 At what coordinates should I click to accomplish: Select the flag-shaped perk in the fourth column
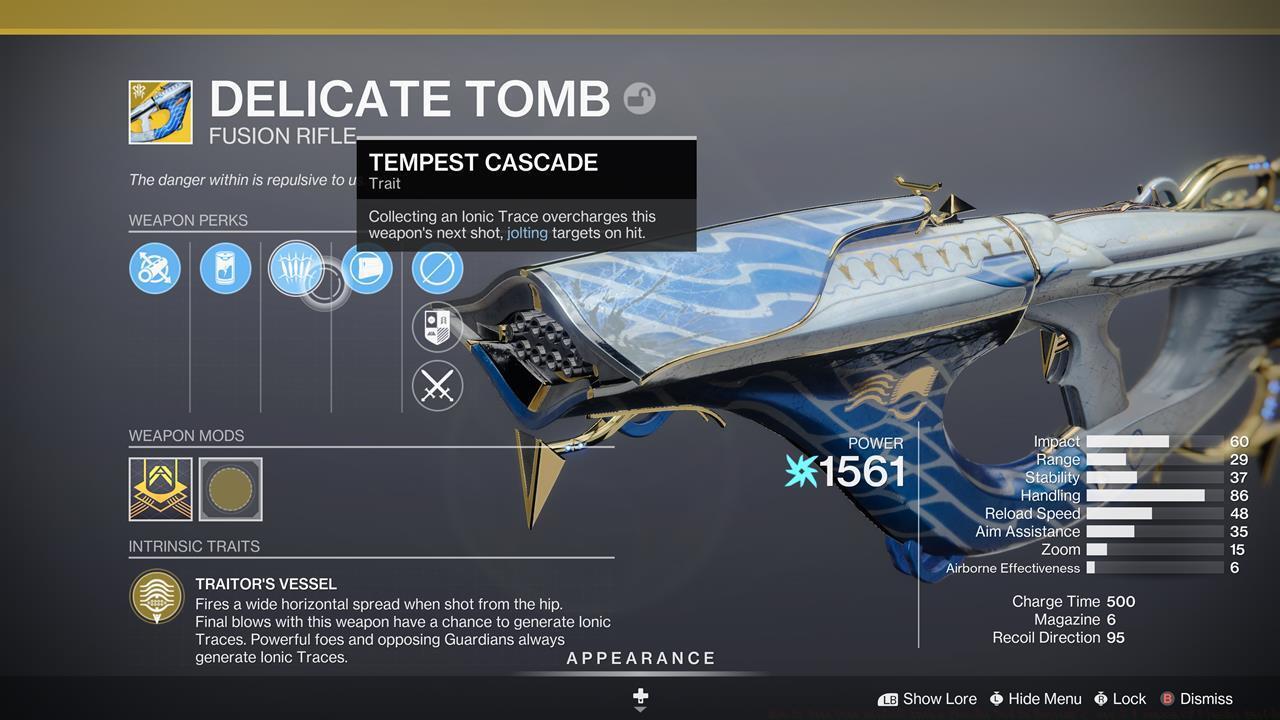366,268
